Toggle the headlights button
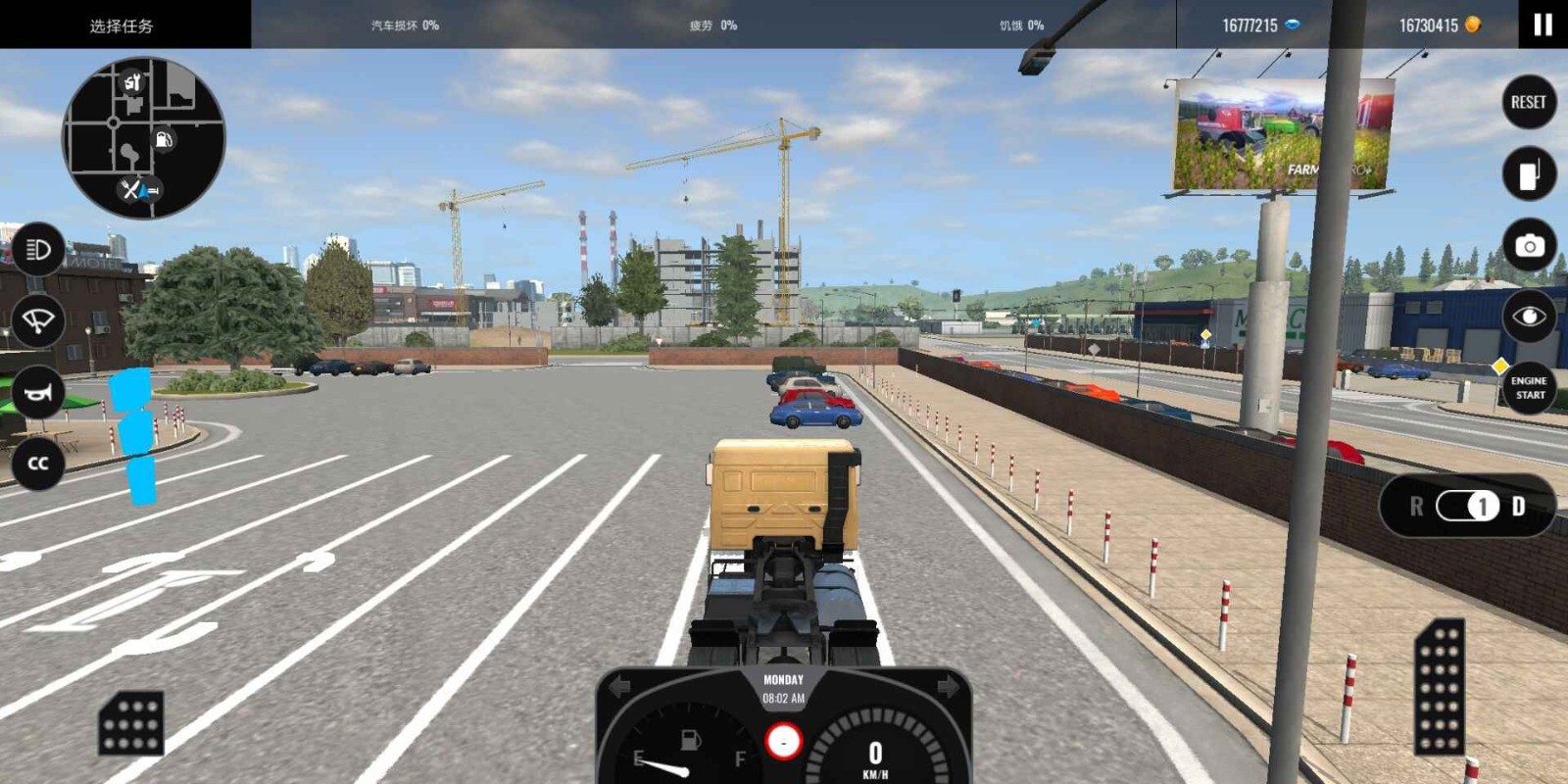The image size is (1568, 784). [x=38, y=250]
